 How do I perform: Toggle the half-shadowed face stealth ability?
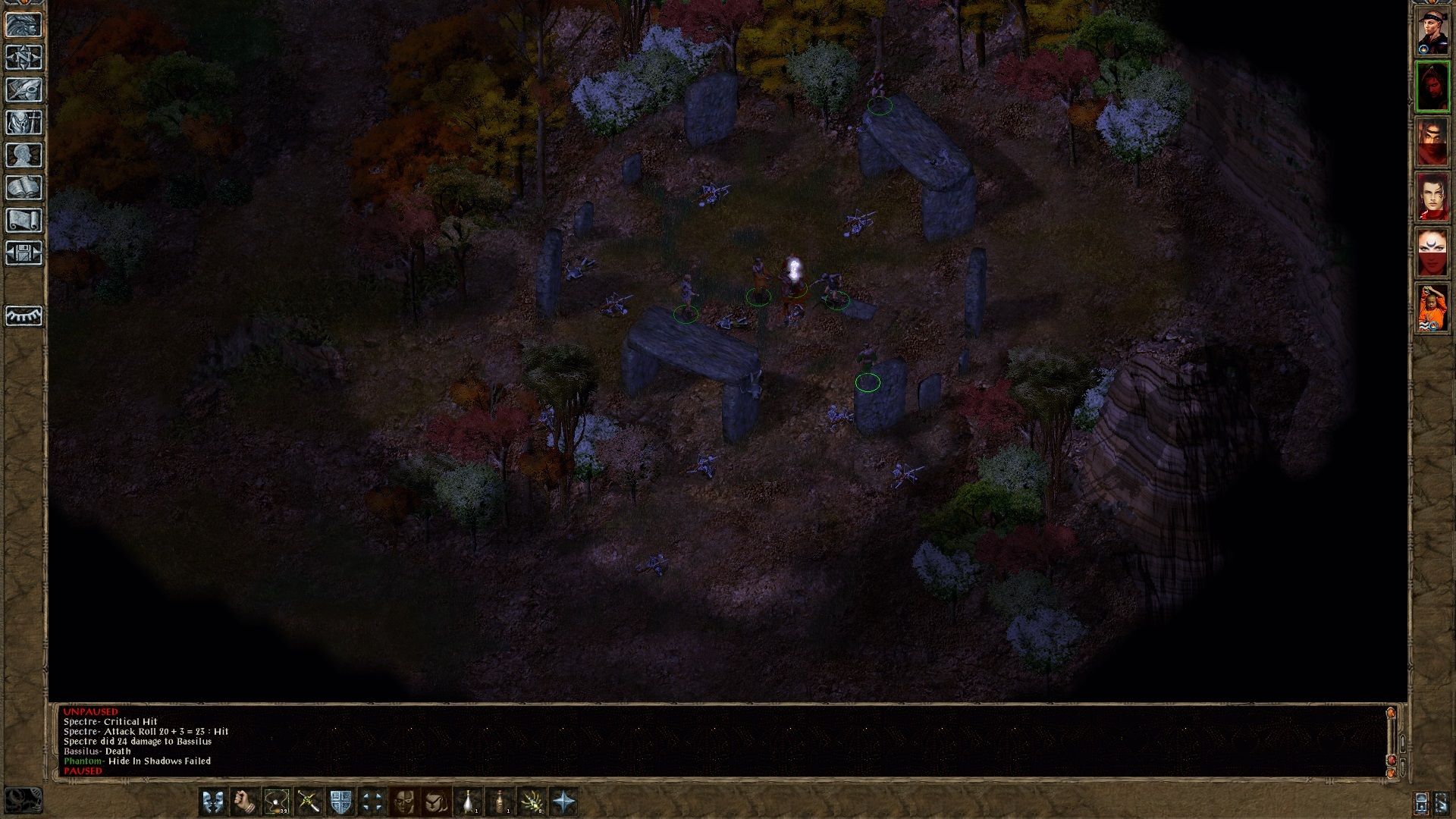pos(404,802)
